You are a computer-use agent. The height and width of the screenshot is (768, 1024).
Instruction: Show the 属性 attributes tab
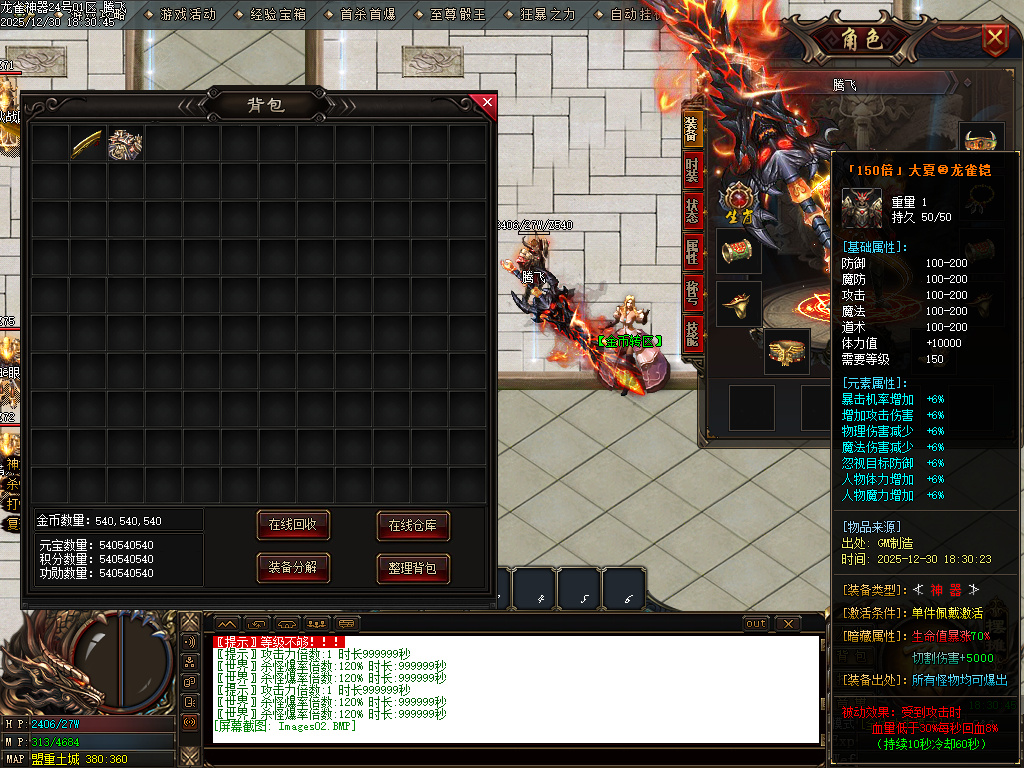[x=692, y=252]
